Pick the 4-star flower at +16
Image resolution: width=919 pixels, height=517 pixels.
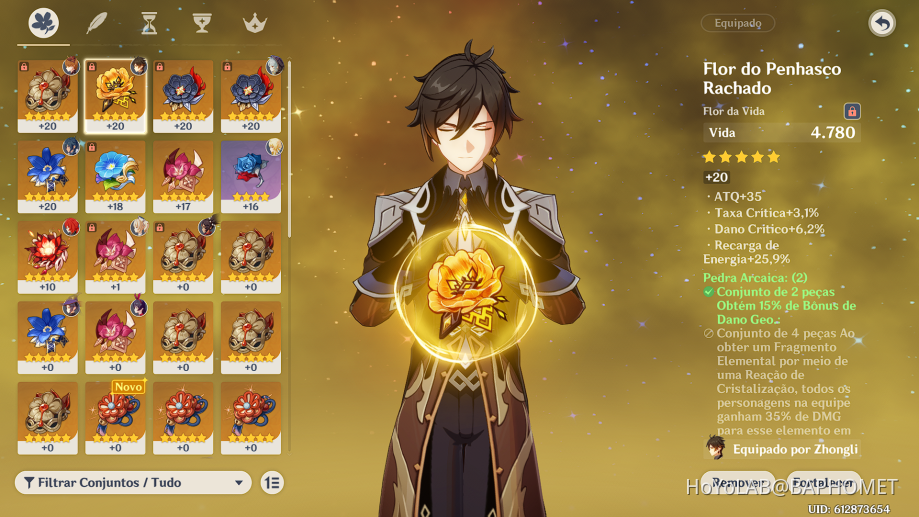[x=251, y=175]
